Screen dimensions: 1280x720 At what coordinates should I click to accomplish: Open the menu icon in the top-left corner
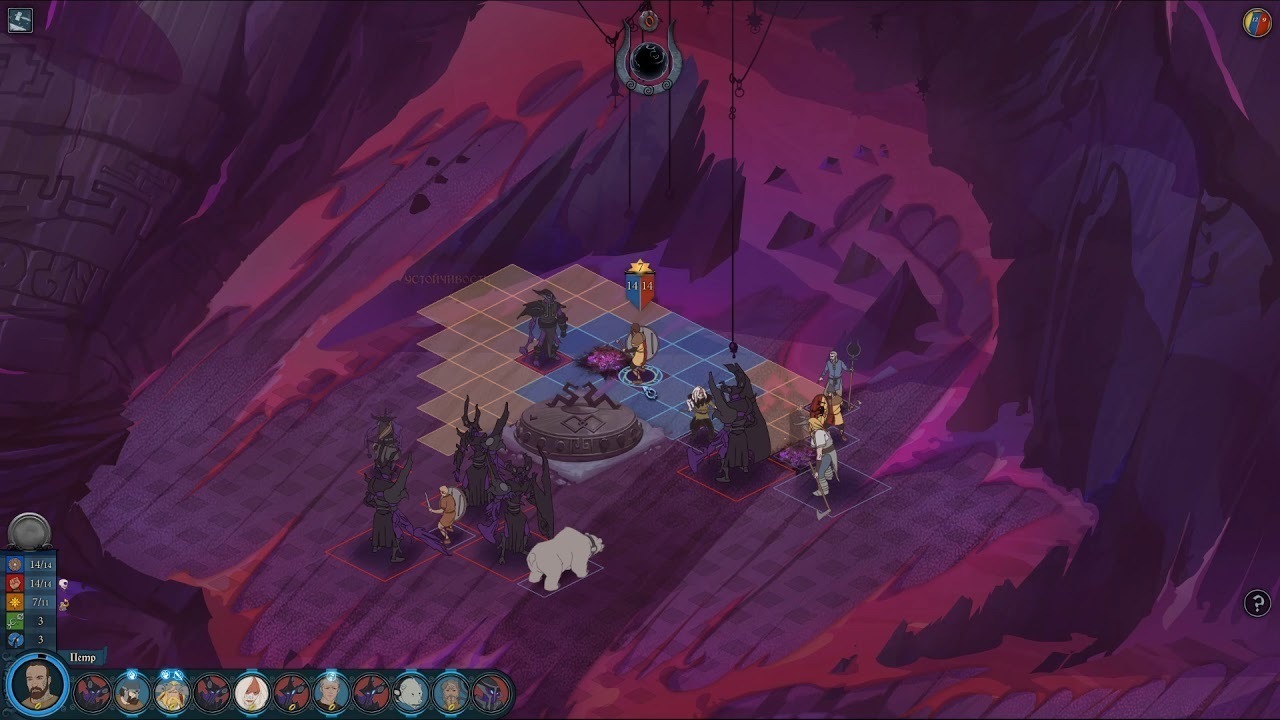coord(20,20)
